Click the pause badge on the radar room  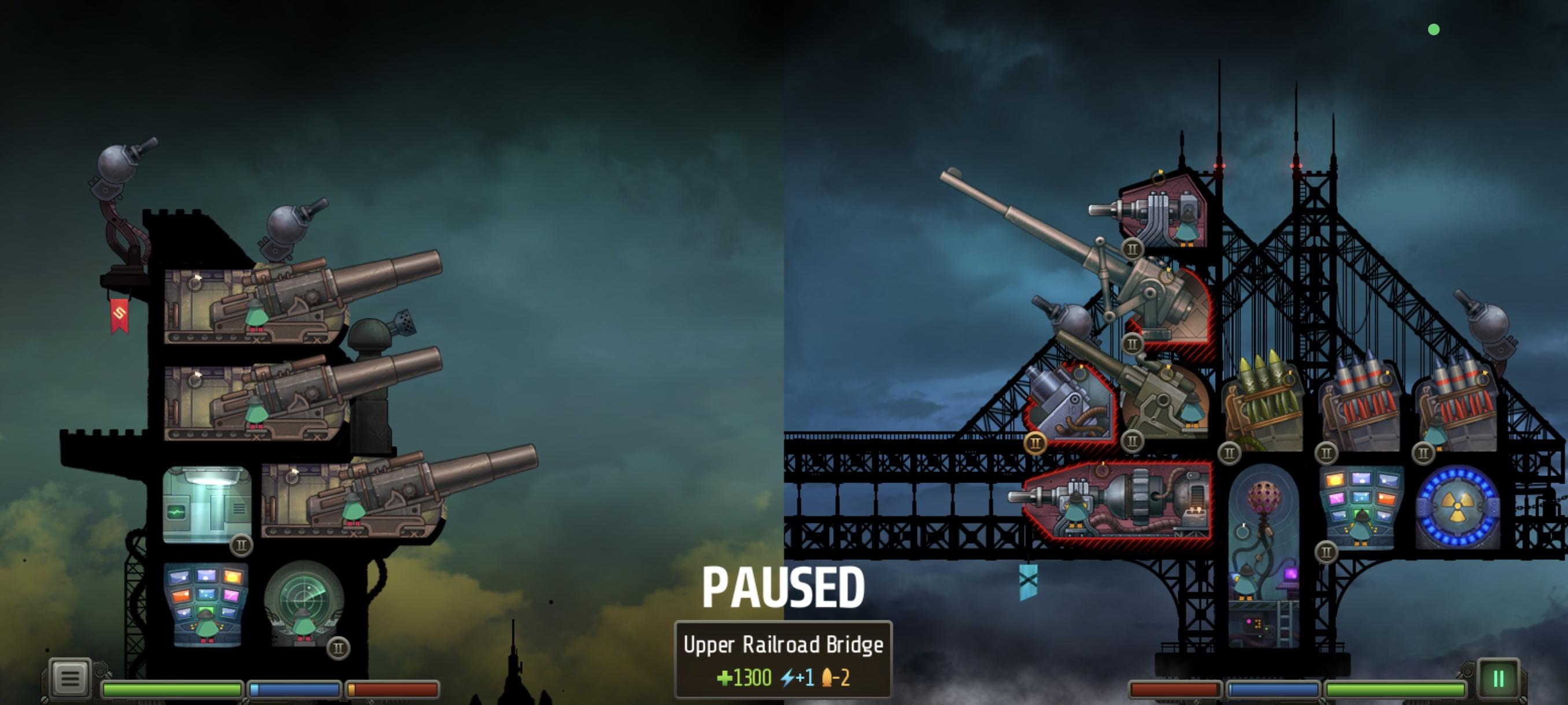pos(338,648)
